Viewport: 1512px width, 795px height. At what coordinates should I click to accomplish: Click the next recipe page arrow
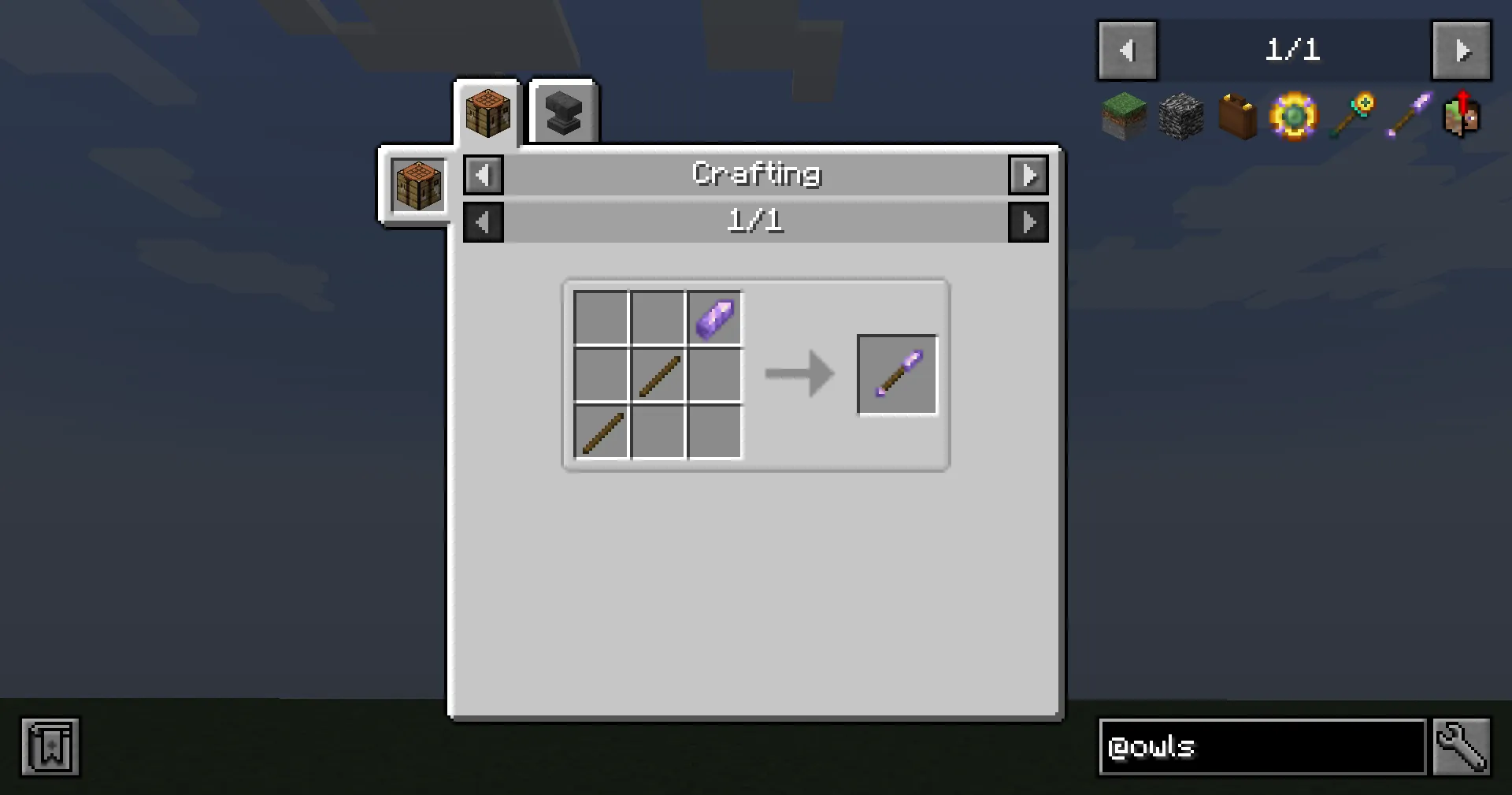[x=1028, y=221]
